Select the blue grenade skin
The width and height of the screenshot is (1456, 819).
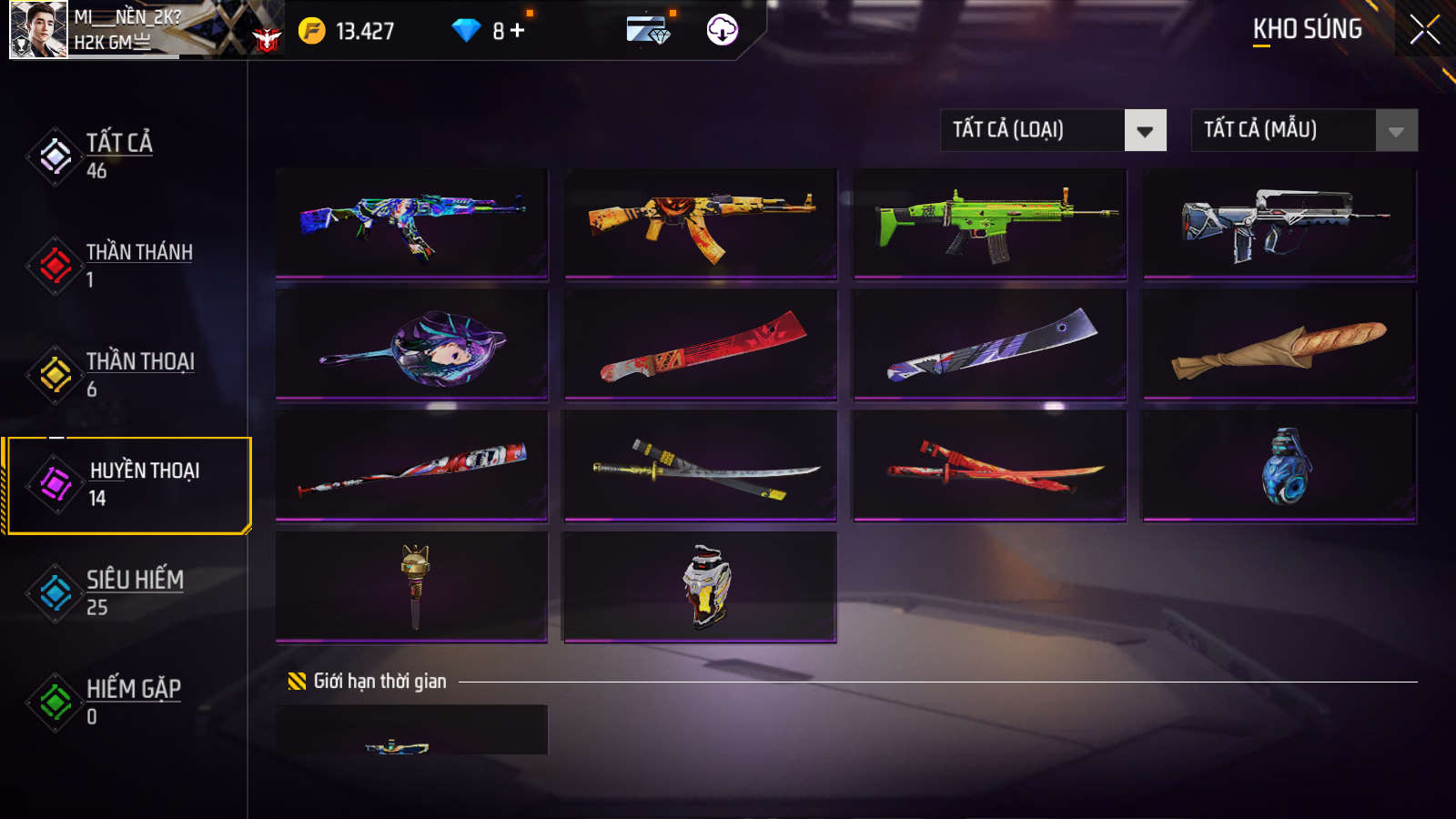tap(1279, 465)
